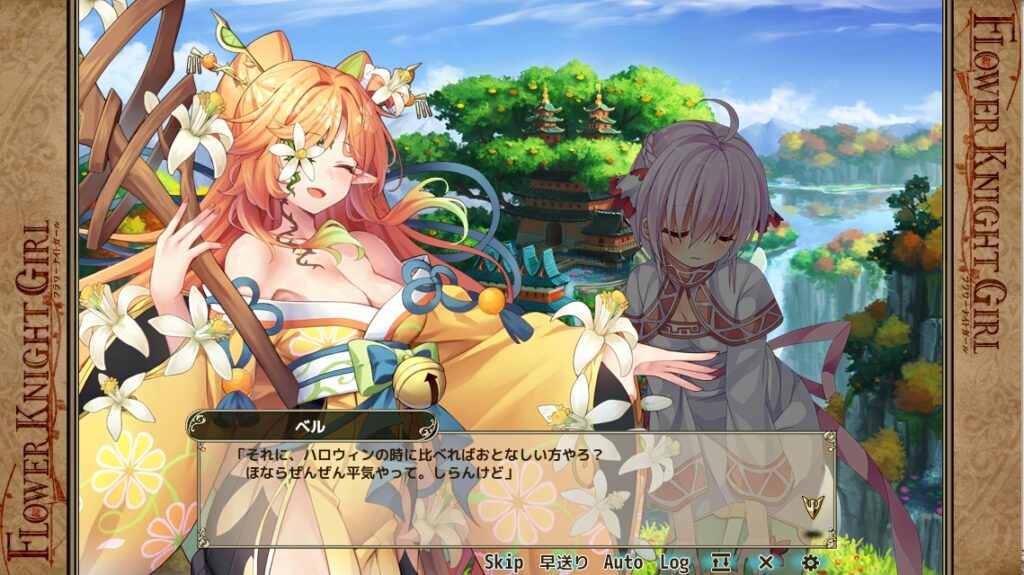Skip the current dialogue scene
The image size is (1024, 575).
pos(504,562)
